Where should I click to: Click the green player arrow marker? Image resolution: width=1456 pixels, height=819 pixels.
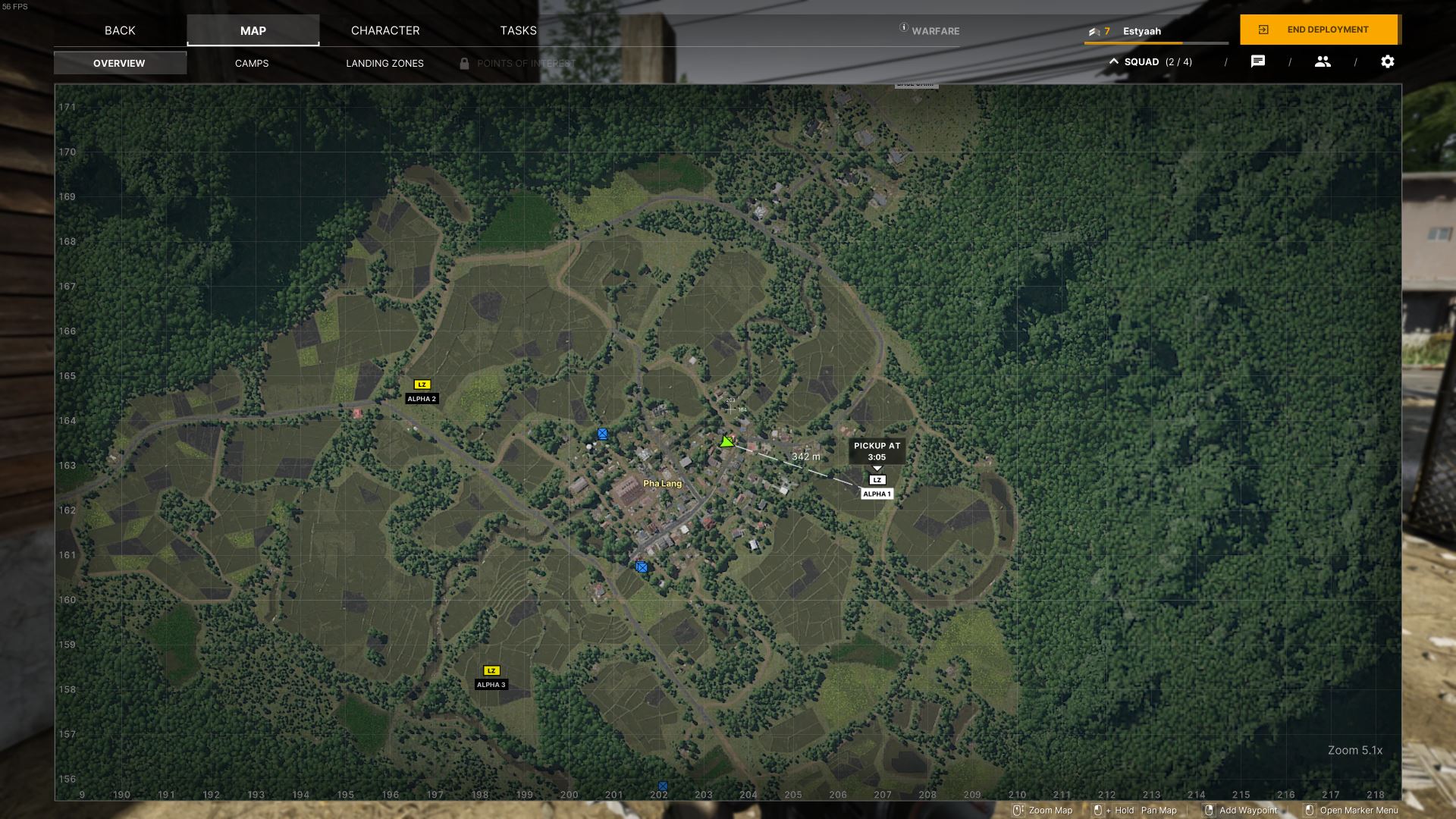(x=726, y=441)
